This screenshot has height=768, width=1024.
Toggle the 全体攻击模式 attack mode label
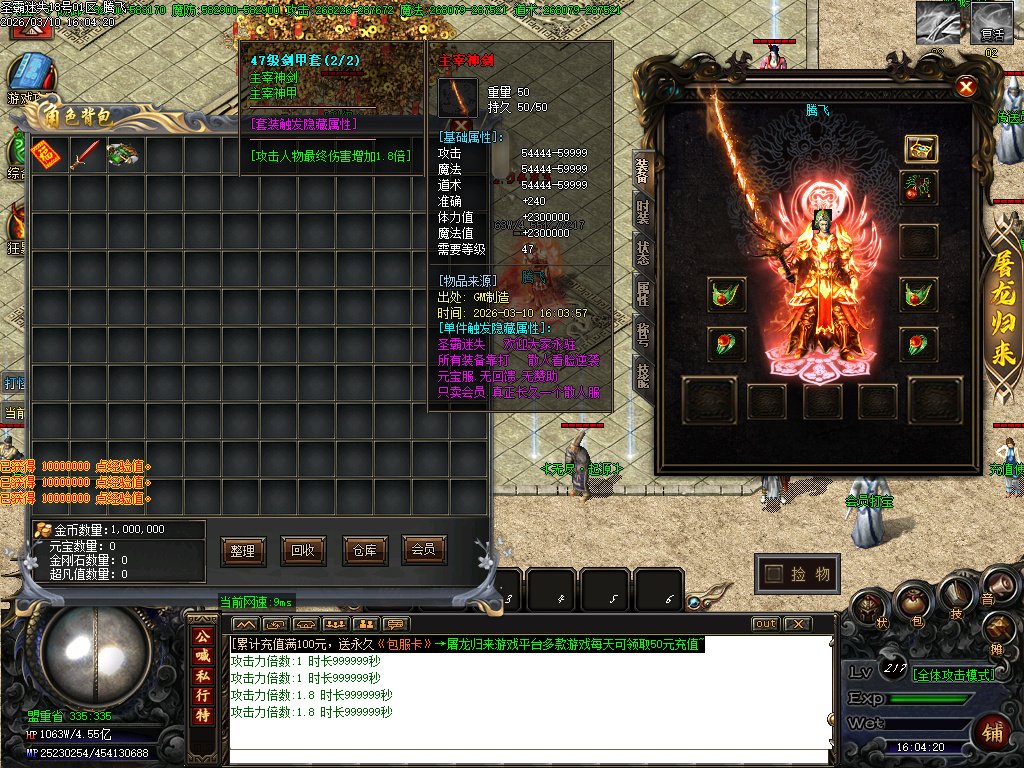(x=954, y=675)
